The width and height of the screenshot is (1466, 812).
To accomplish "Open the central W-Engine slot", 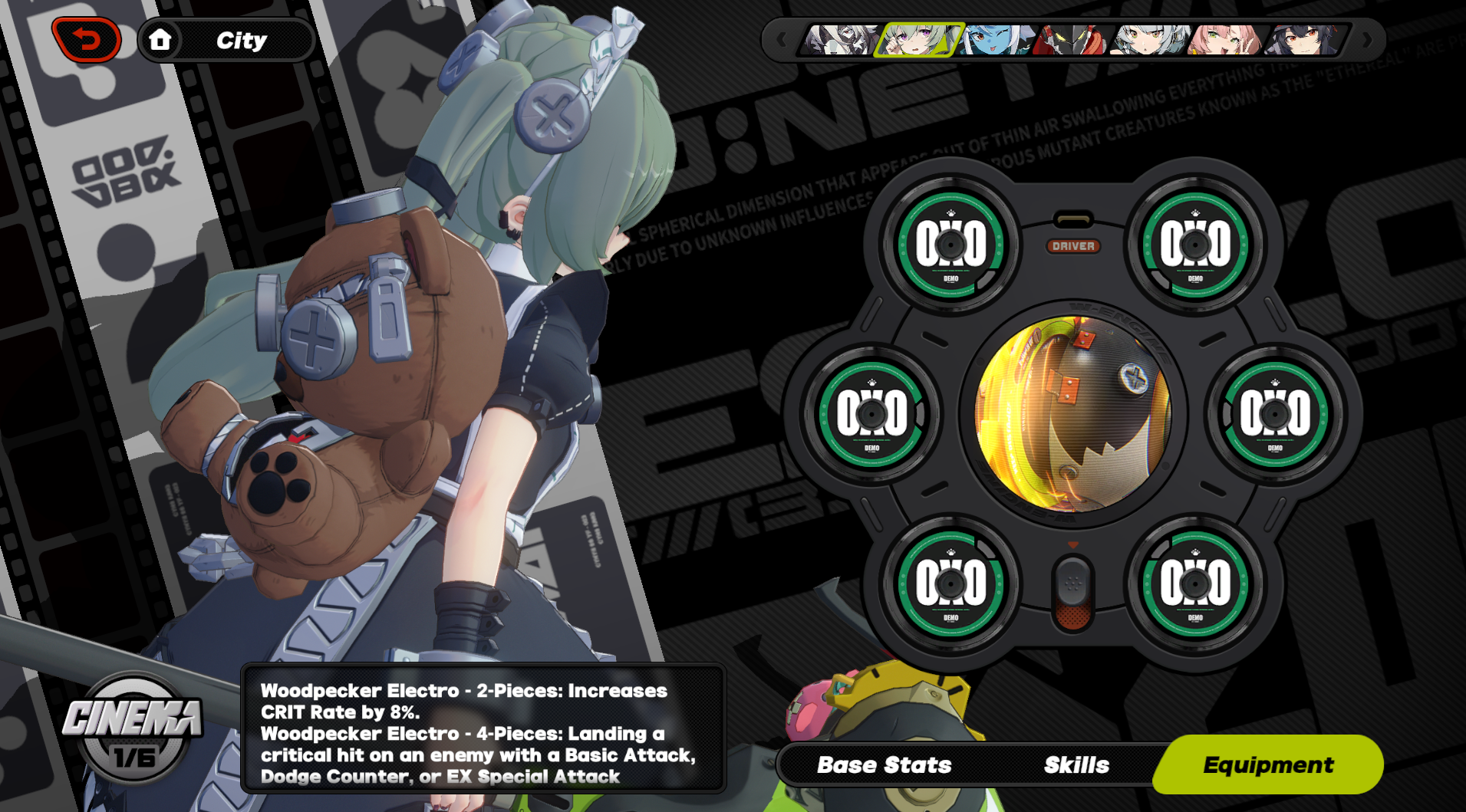I will (1072, 413).
